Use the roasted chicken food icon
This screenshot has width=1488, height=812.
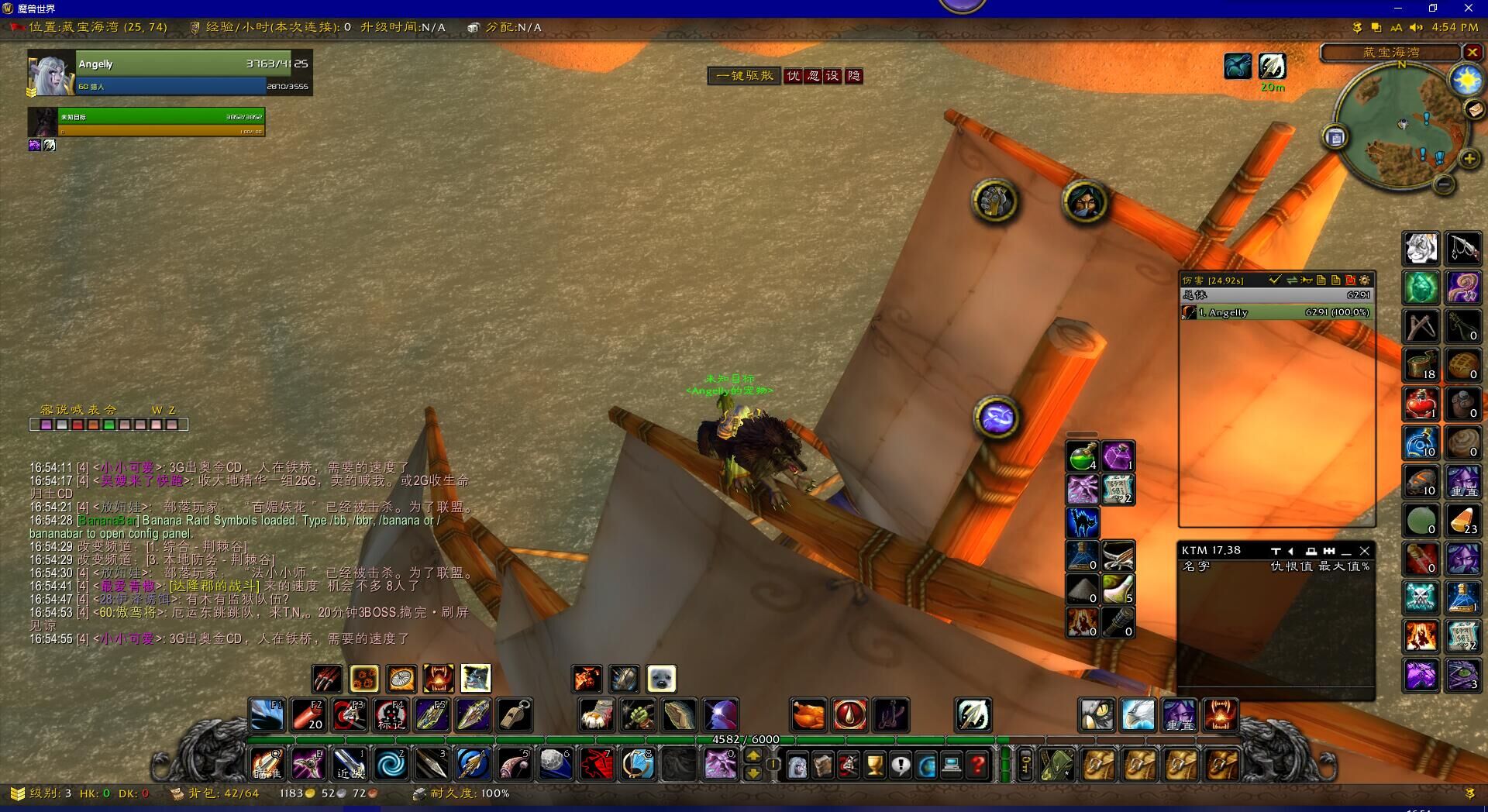808,714
